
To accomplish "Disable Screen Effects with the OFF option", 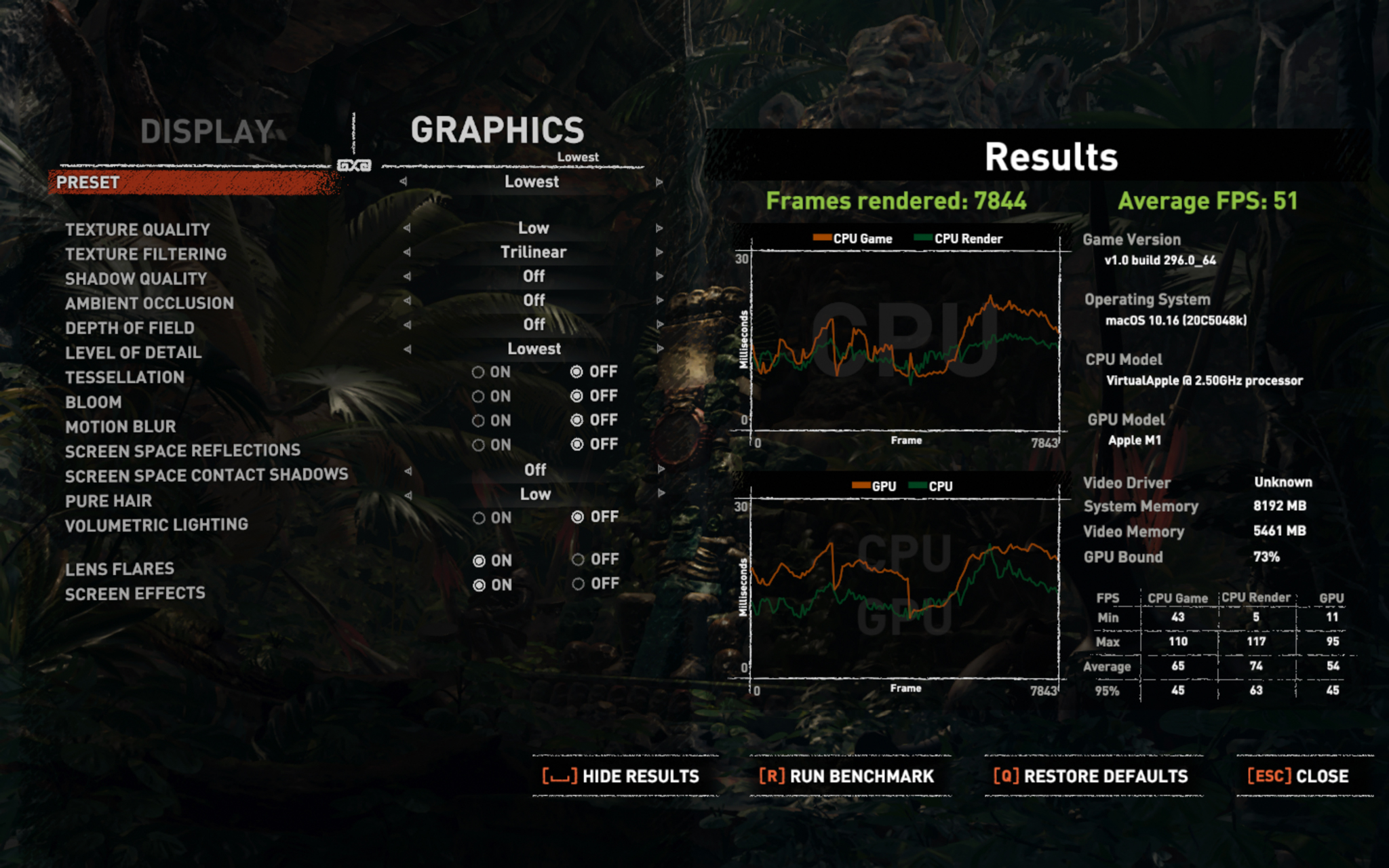I will [x=578, y=584].
